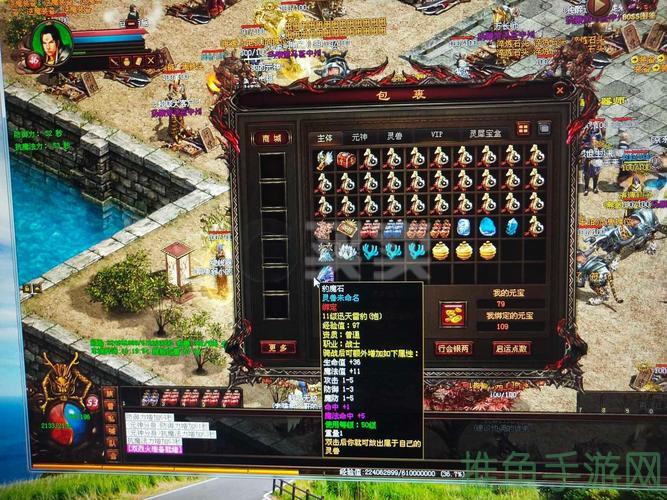Select the first golden pot item
The height and width of the screenshot is (500, 667).
coord(440,250)
